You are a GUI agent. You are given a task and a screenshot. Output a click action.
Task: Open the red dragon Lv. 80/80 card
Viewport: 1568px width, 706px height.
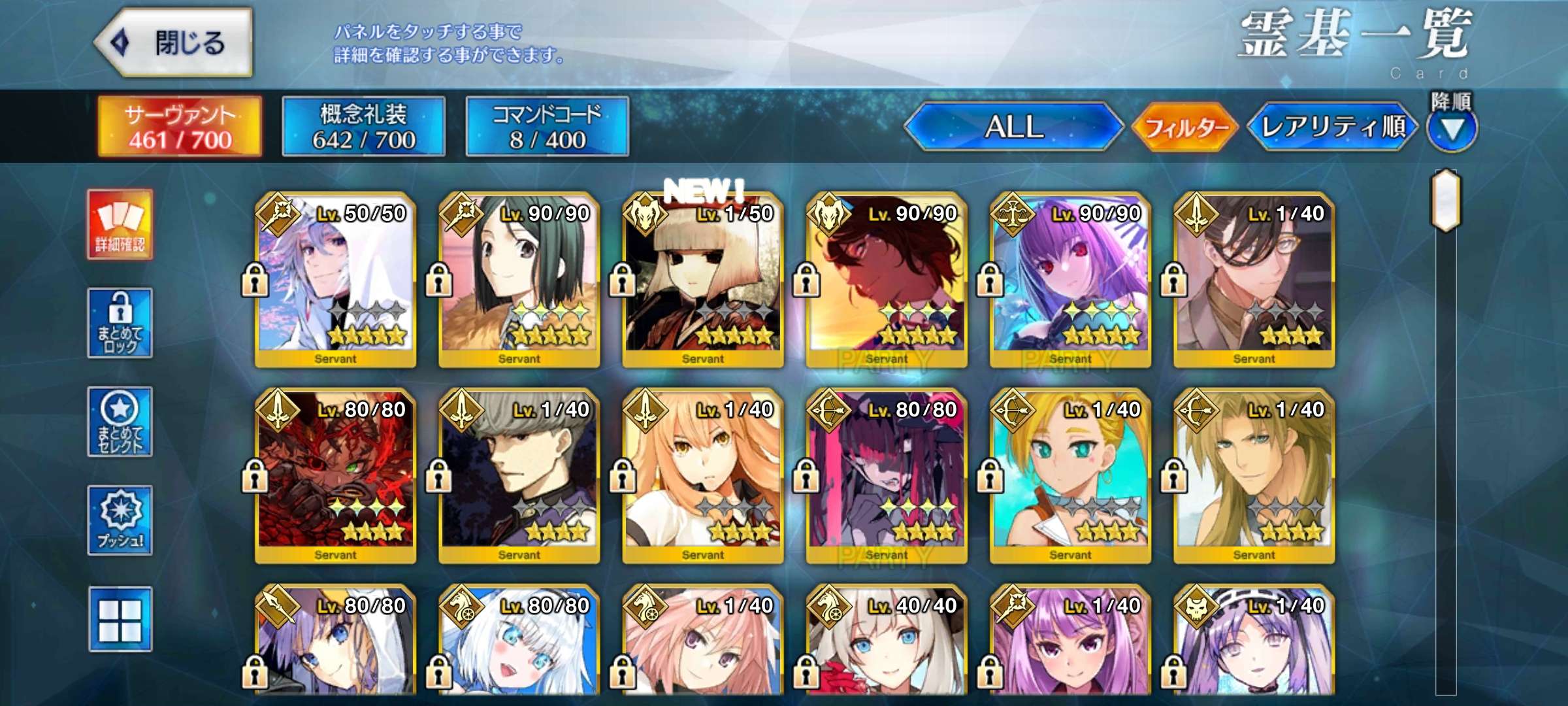coord(336,476)
